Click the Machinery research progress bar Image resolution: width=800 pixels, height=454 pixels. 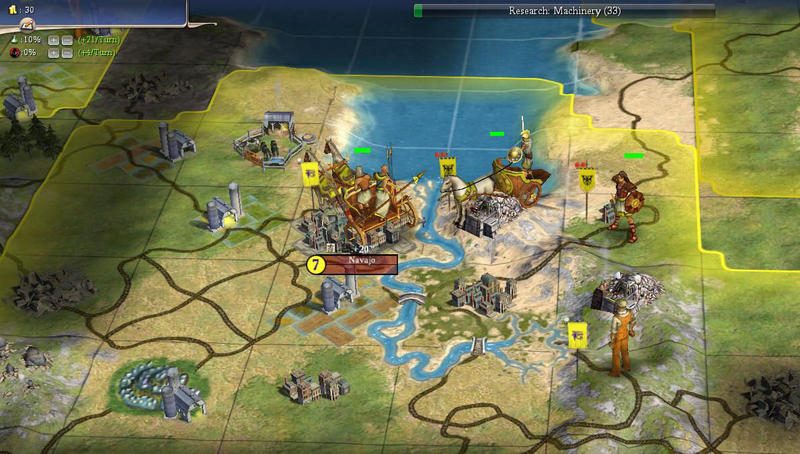[x=565, y=10]
